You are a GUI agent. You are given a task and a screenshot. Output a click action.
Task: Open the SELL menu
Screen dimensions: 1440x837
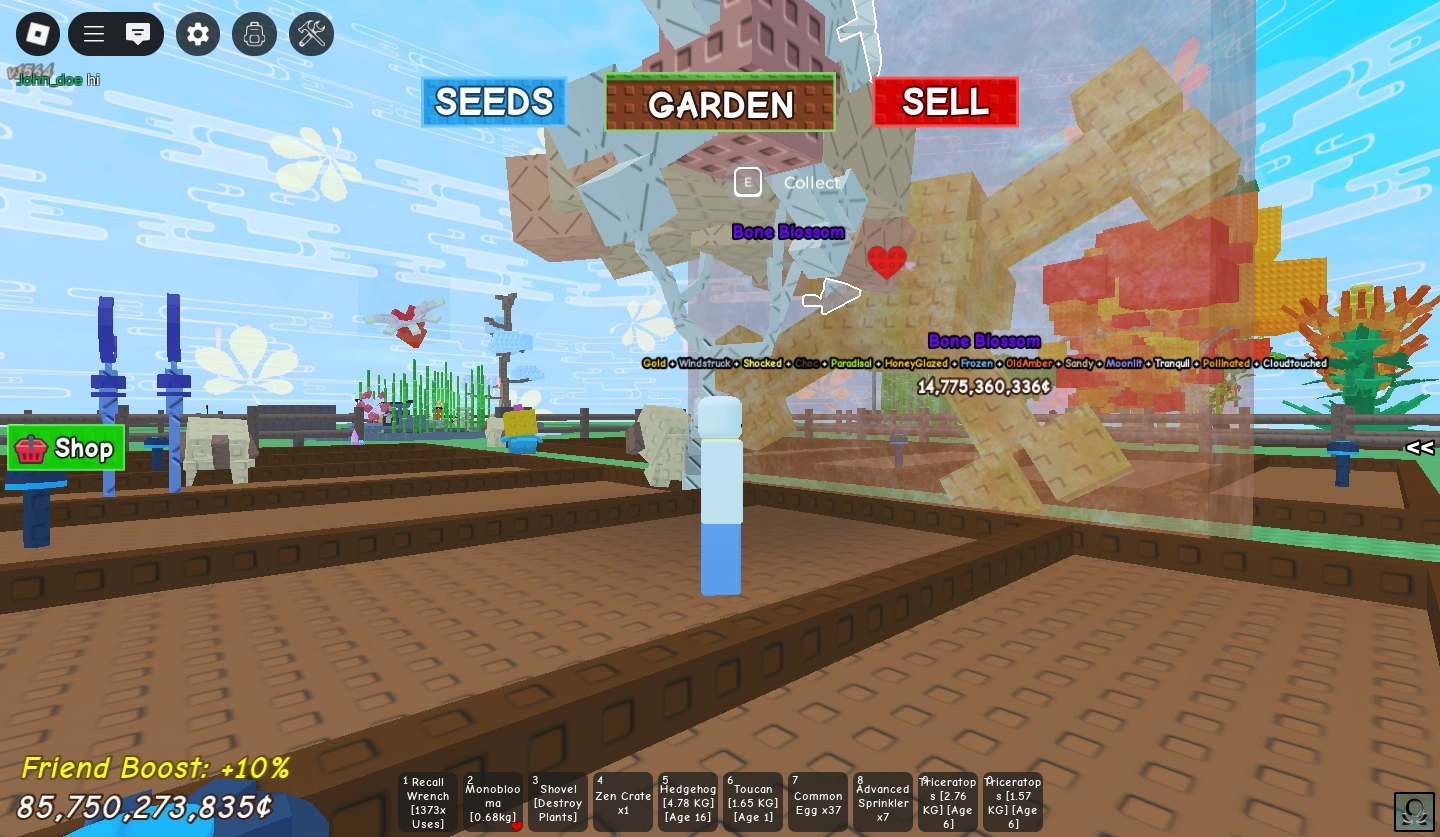coord(945,101)
